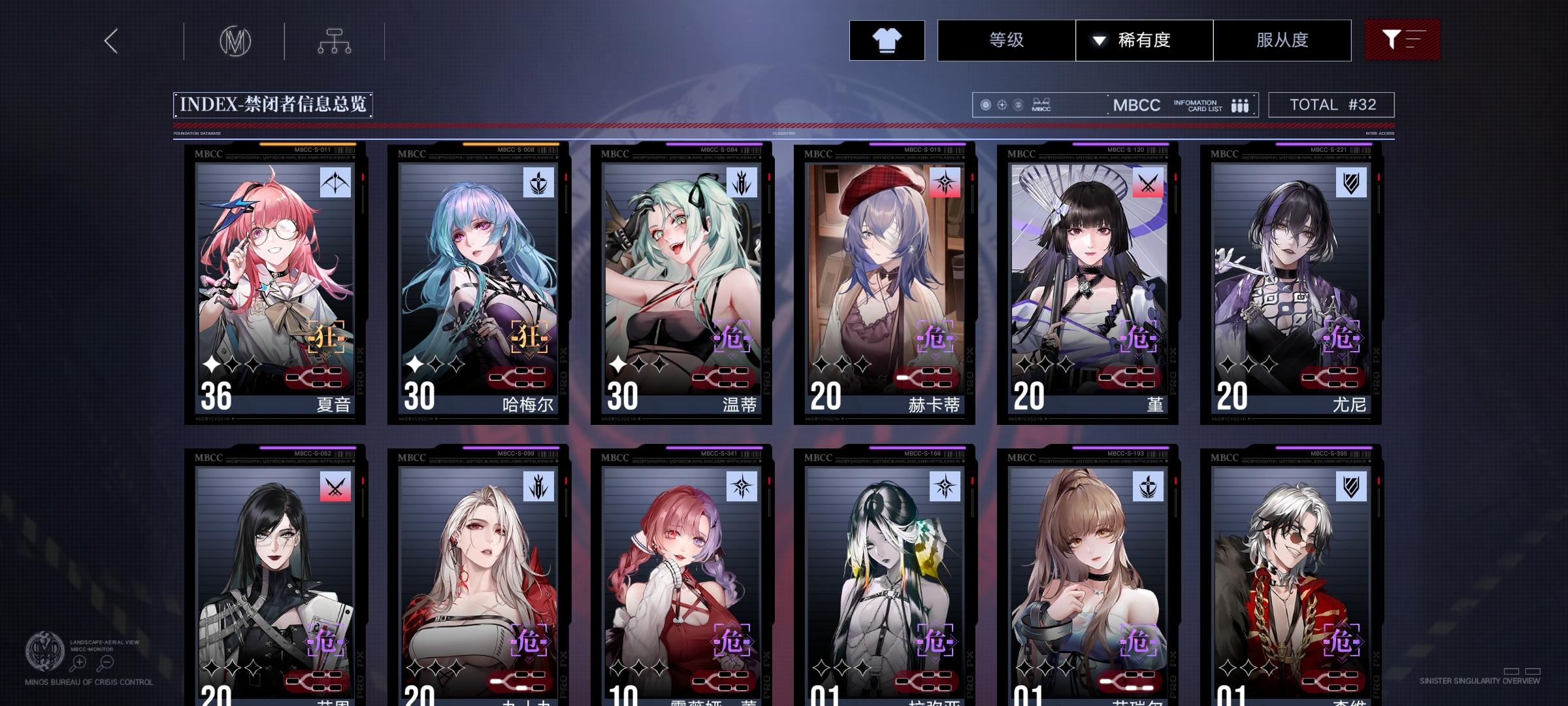Open the 服从度 sorting option
1568x706 pixels.
(x=1282, y=40)
